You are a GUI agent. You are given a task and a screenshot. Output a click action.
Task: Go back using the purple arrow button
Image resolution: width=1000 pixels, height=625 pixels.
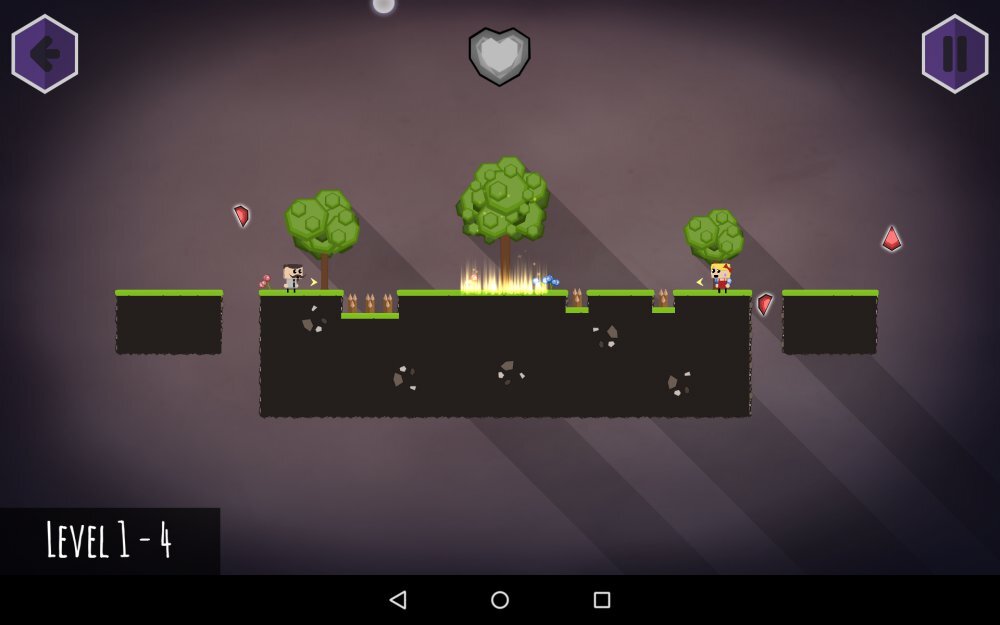click(x=45, y=54)
